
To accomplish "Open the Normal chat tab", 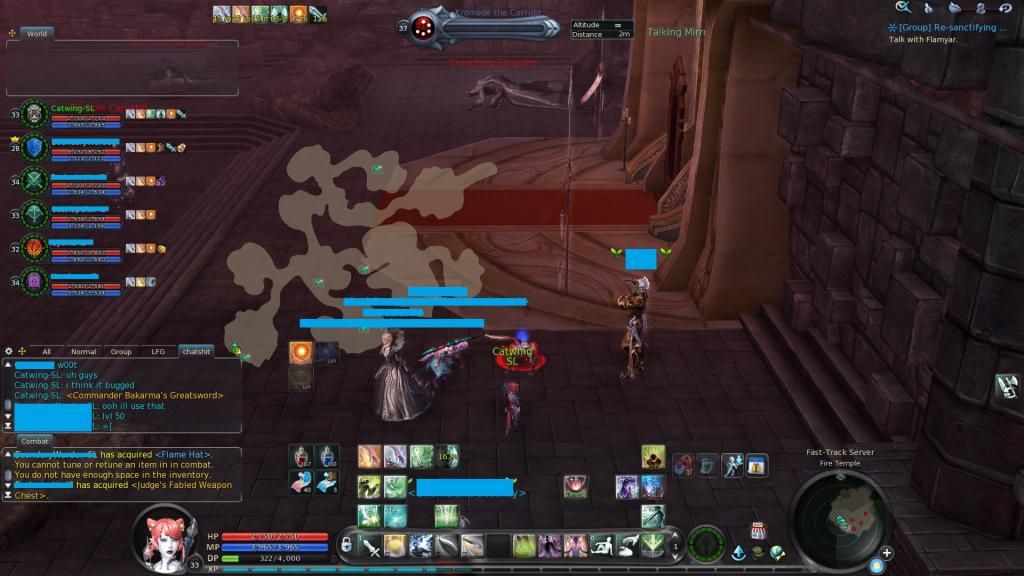I will (83, 352).
